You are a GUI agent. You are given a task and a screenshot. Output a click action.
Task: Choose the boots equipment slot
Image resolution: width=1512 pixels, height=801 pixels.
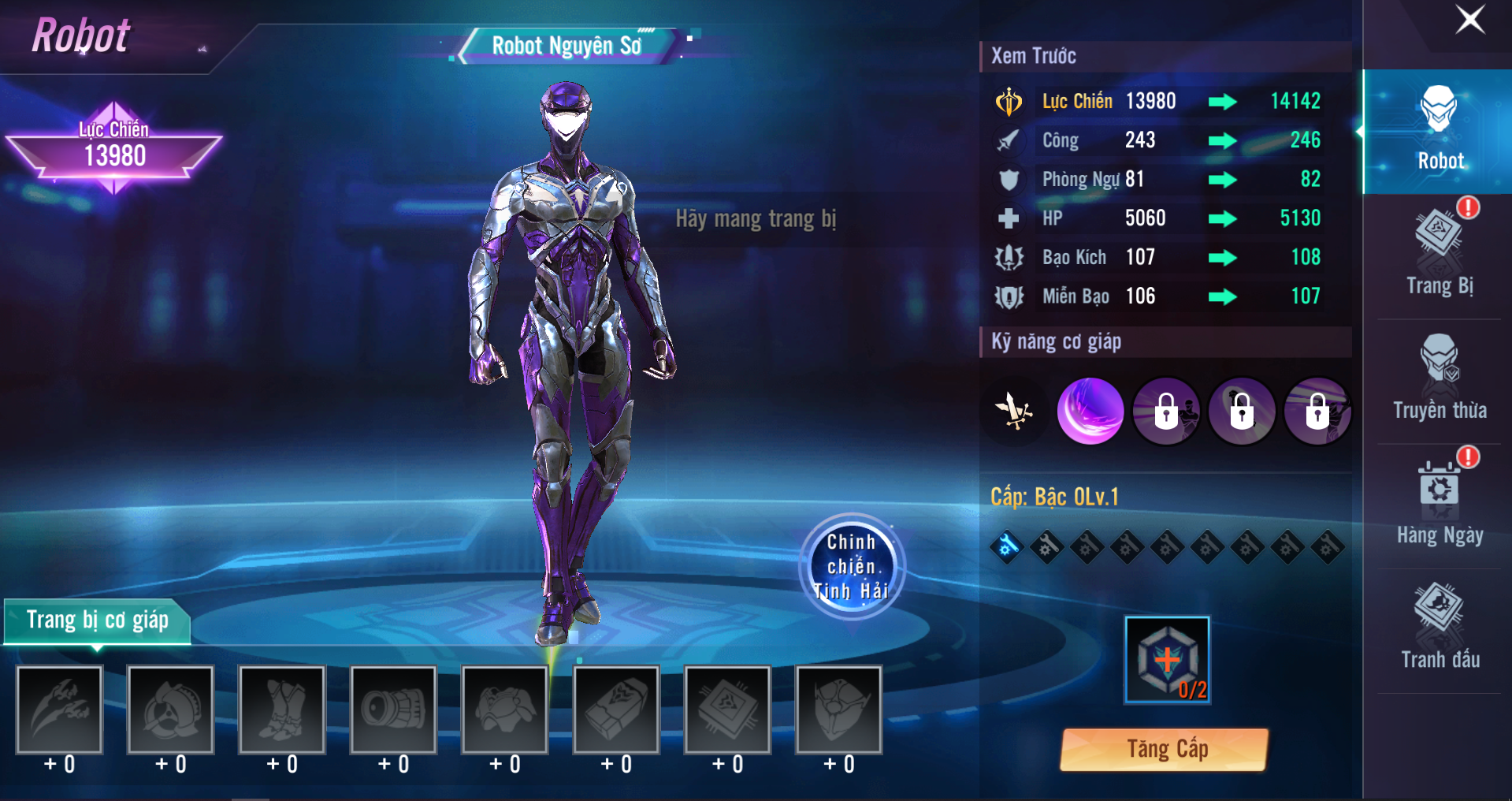(282, 710)
